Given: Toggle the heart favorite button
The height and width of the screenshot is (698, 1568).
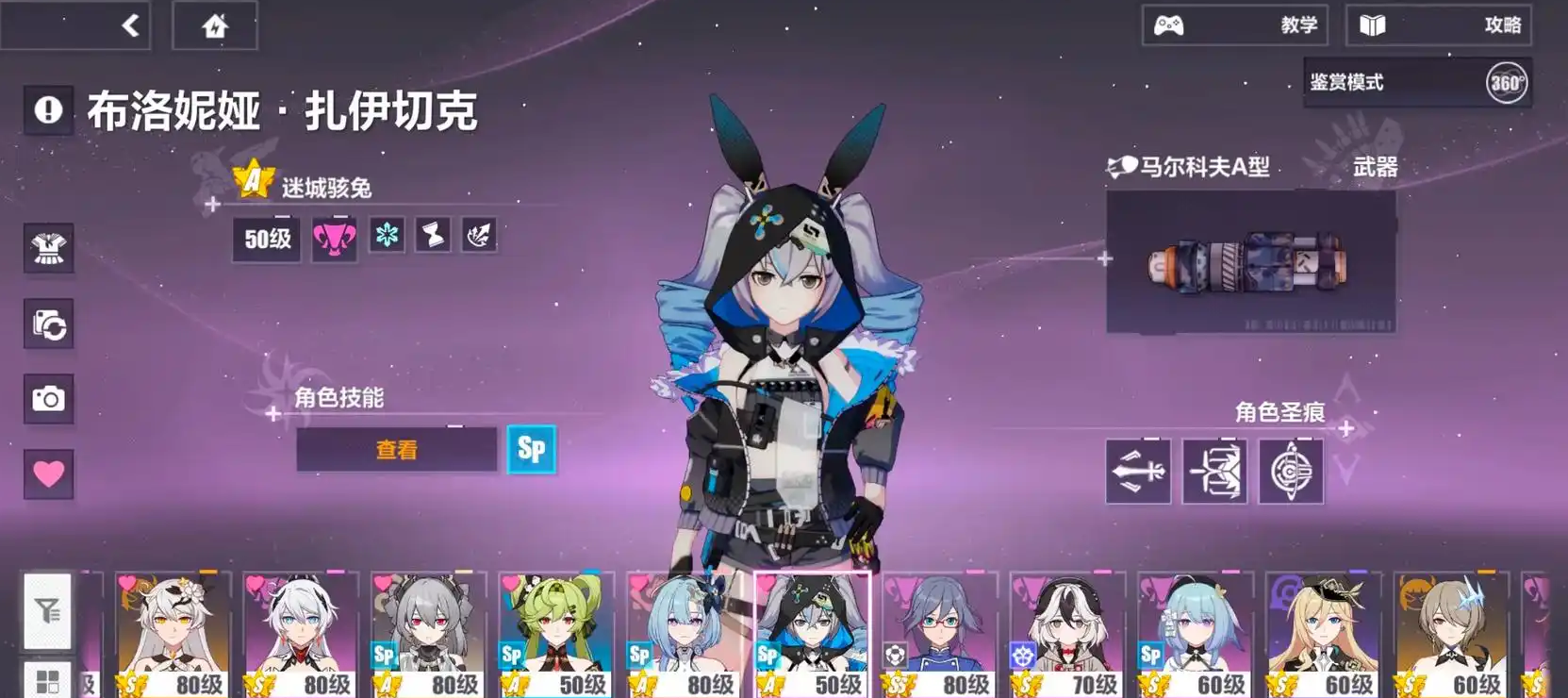Looking at the screenshot, I should [48, 472].
